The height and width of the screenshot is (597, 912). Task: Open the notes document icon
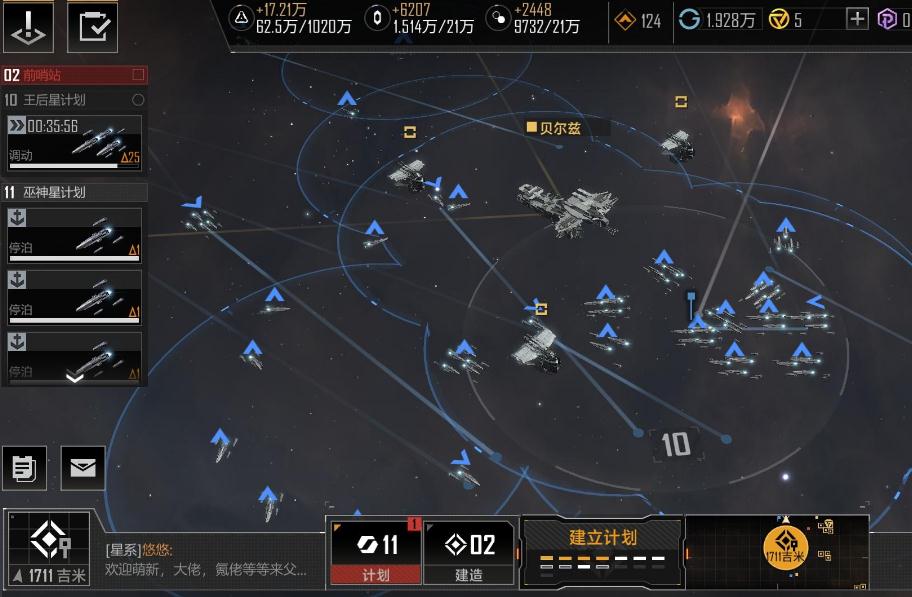click(x=25, y=467)
